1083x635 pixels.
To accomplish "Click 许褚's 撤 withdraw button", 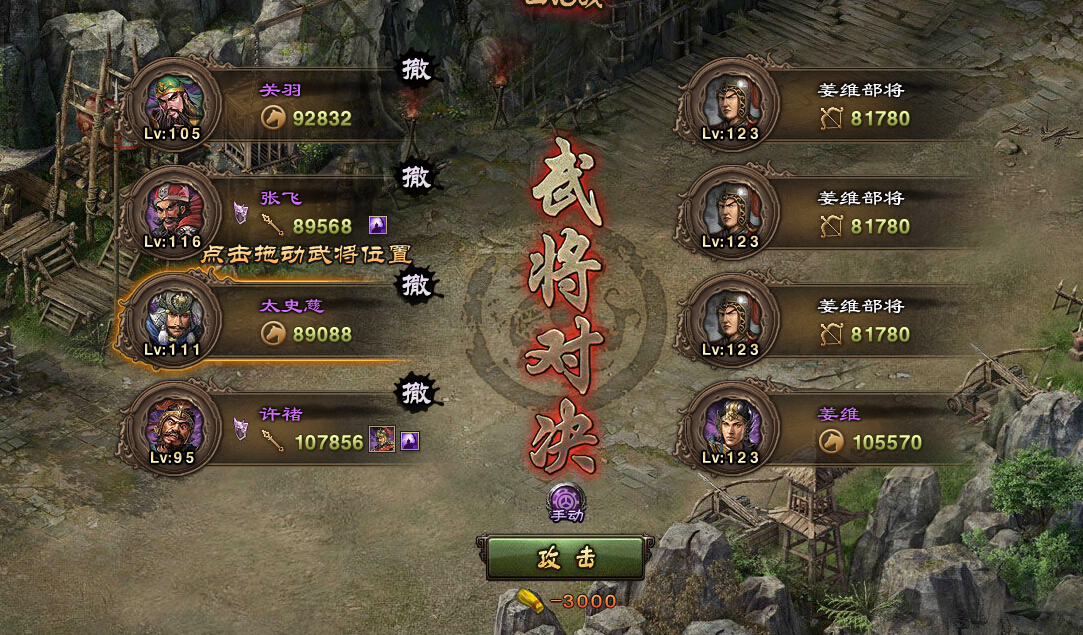I will click(416, 392).
